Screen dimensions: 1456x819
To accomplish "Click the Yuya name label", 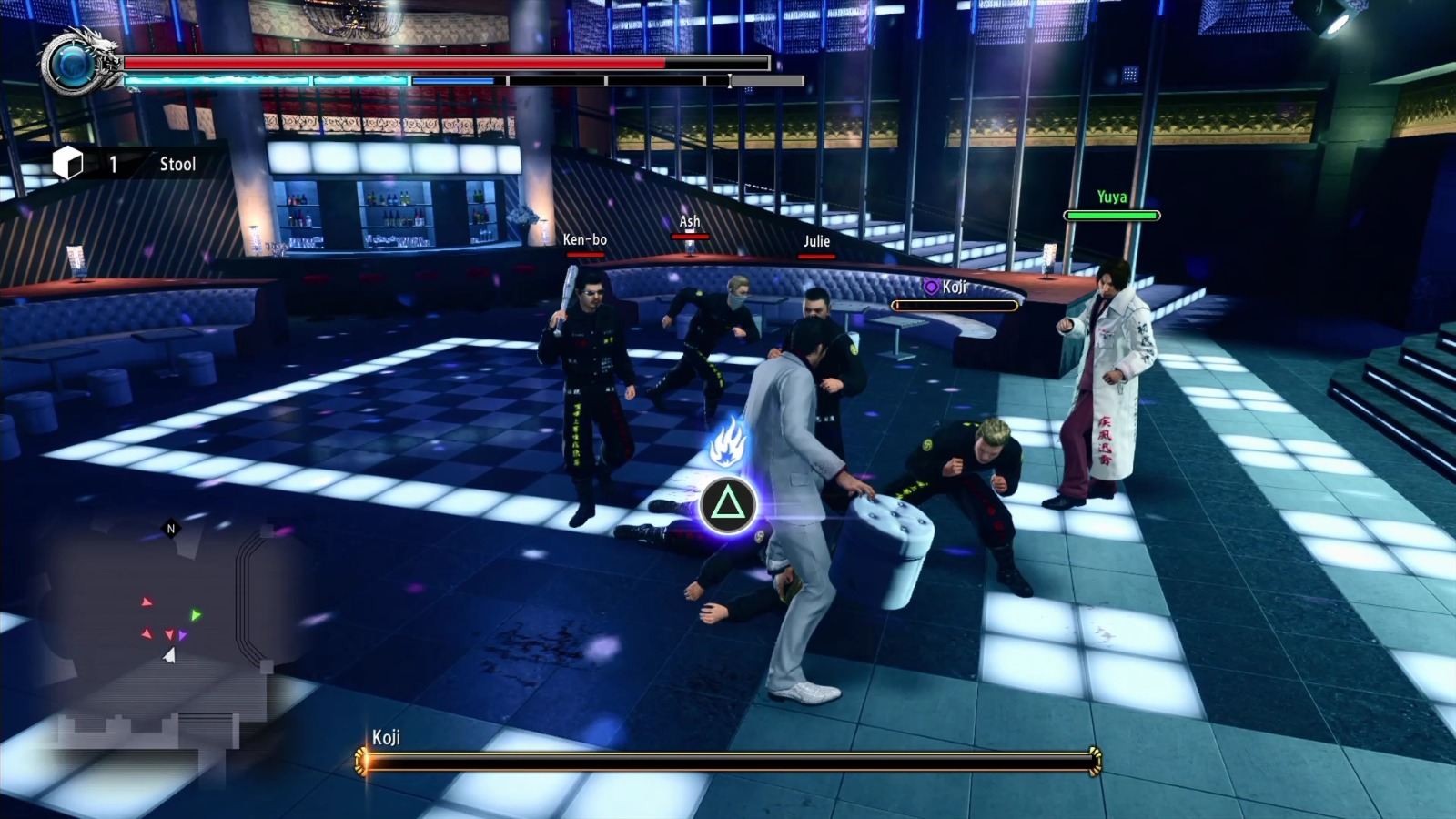I will click(x=1112, y=195).
